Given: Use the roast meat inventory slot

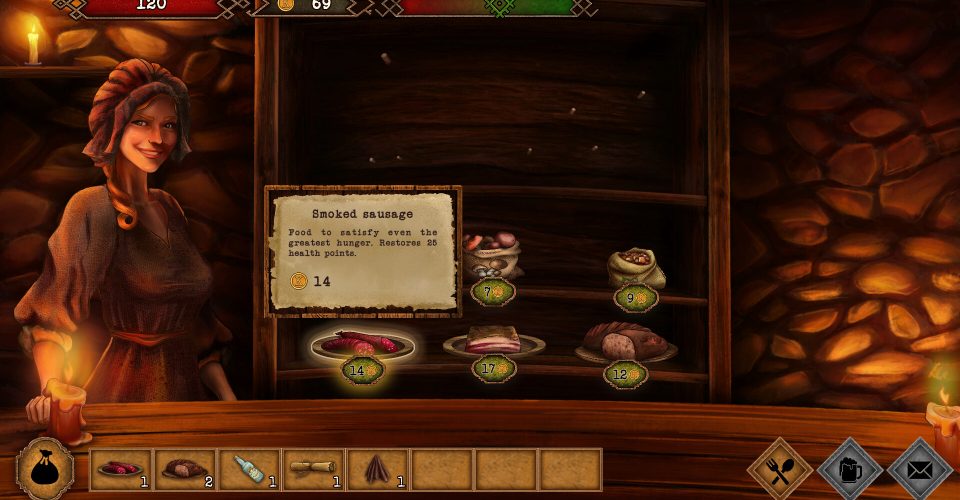Looking at the screenshot, I should coord(185,469).
